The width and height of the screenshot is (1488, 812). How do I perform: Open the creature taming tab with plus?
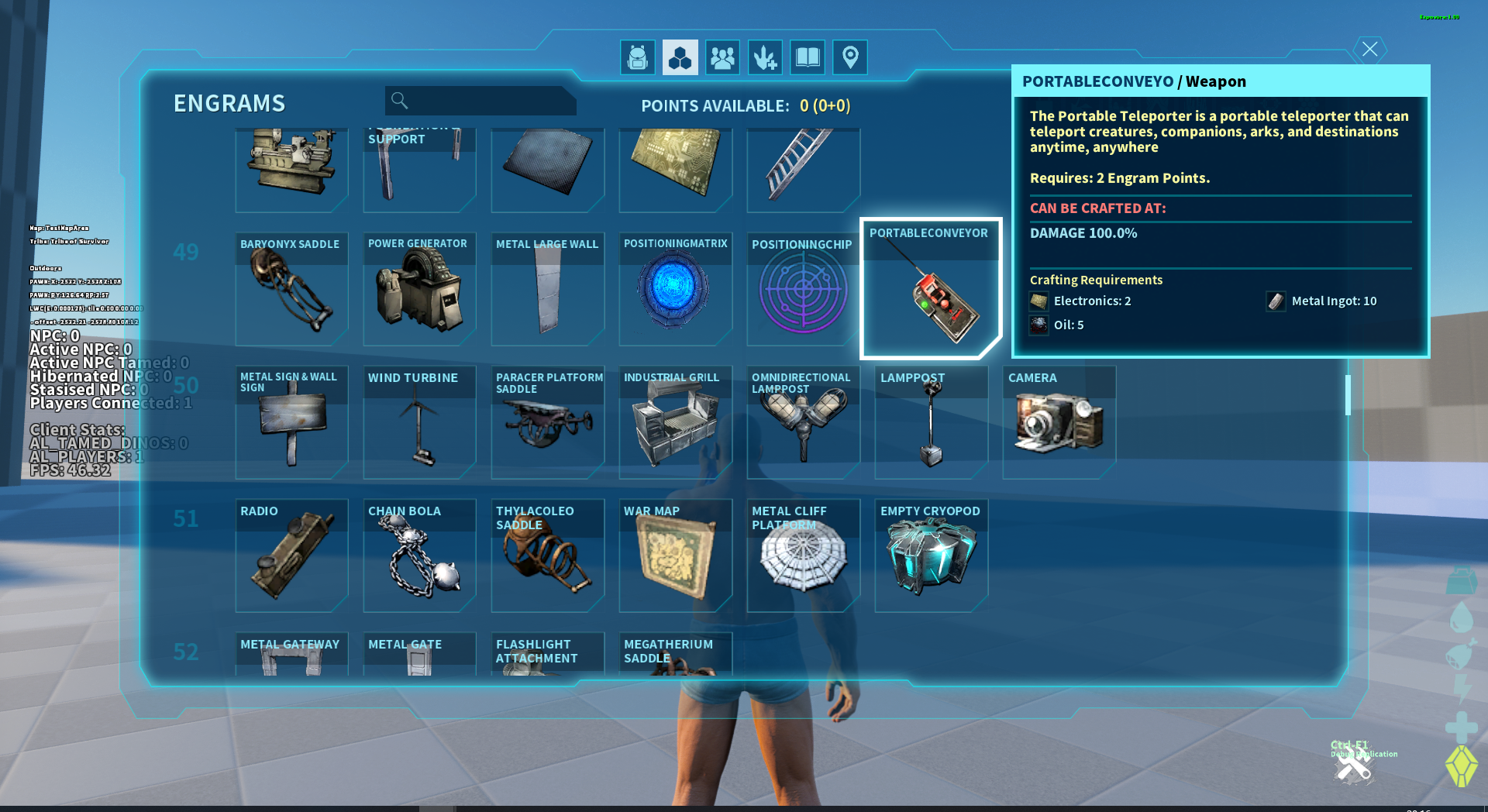tap(765, 57)
